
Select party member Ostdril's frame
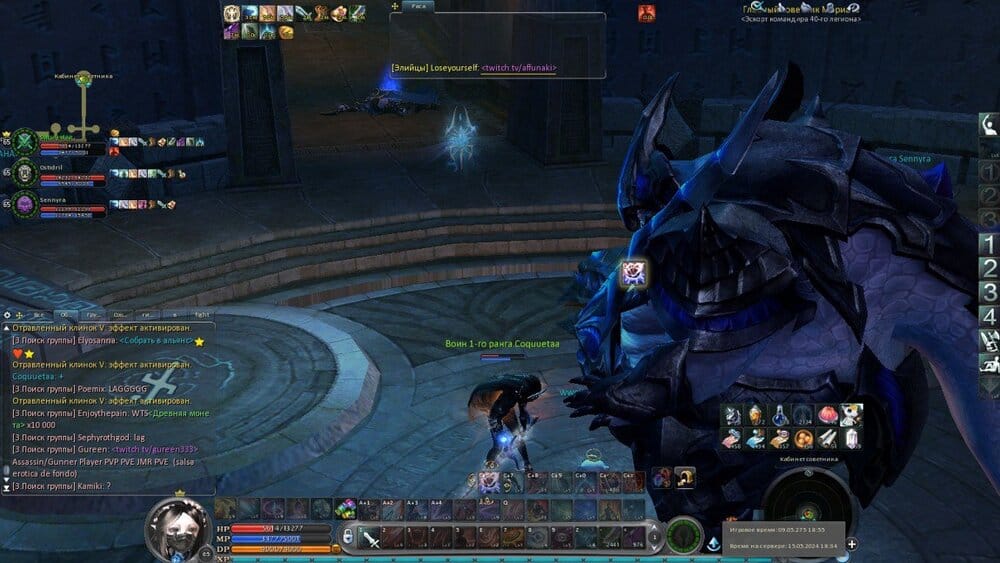pyautogui.click(x=60, y=173)
